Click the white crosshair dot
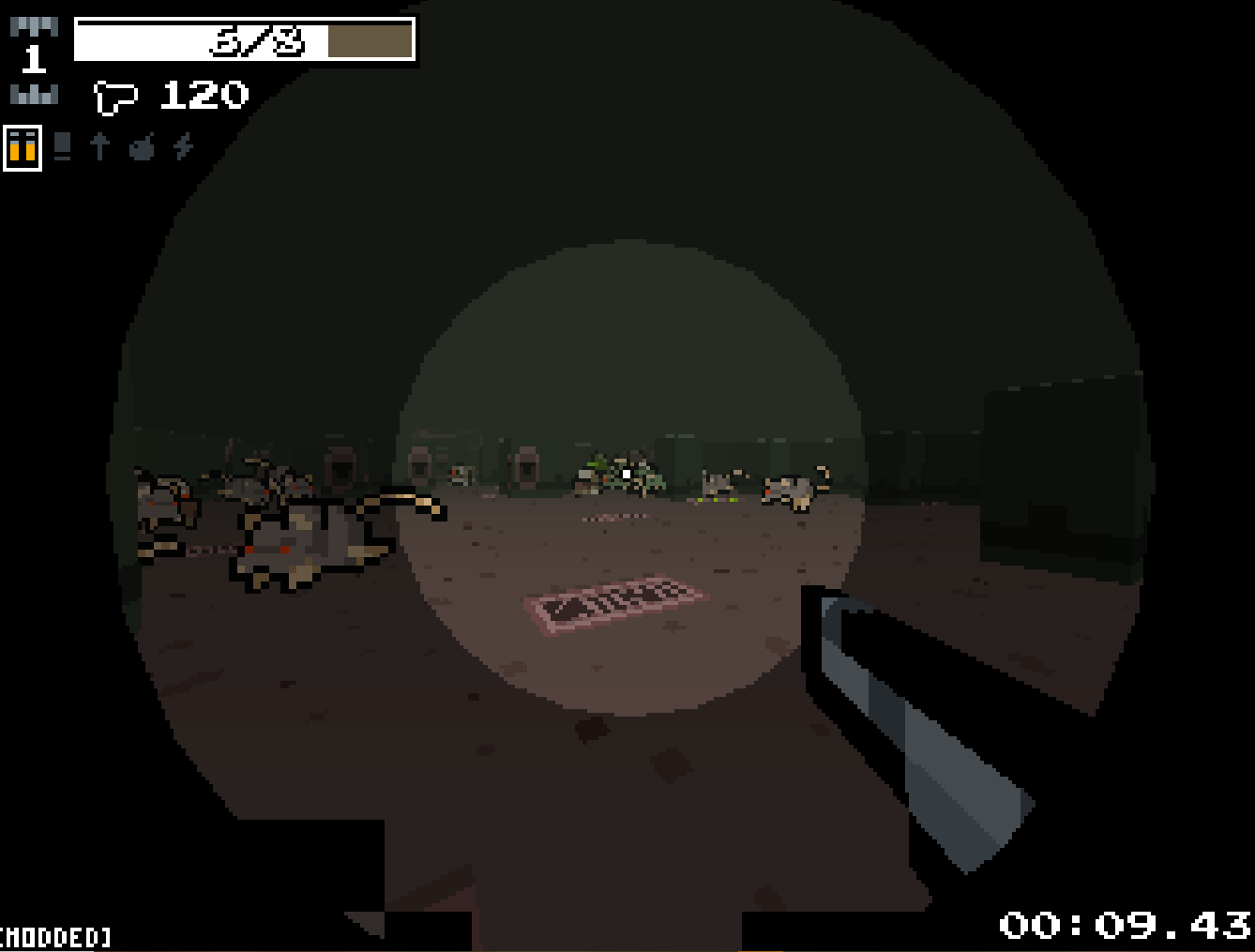The height and width of the screenshot is (952, 1255). point(624,474)
